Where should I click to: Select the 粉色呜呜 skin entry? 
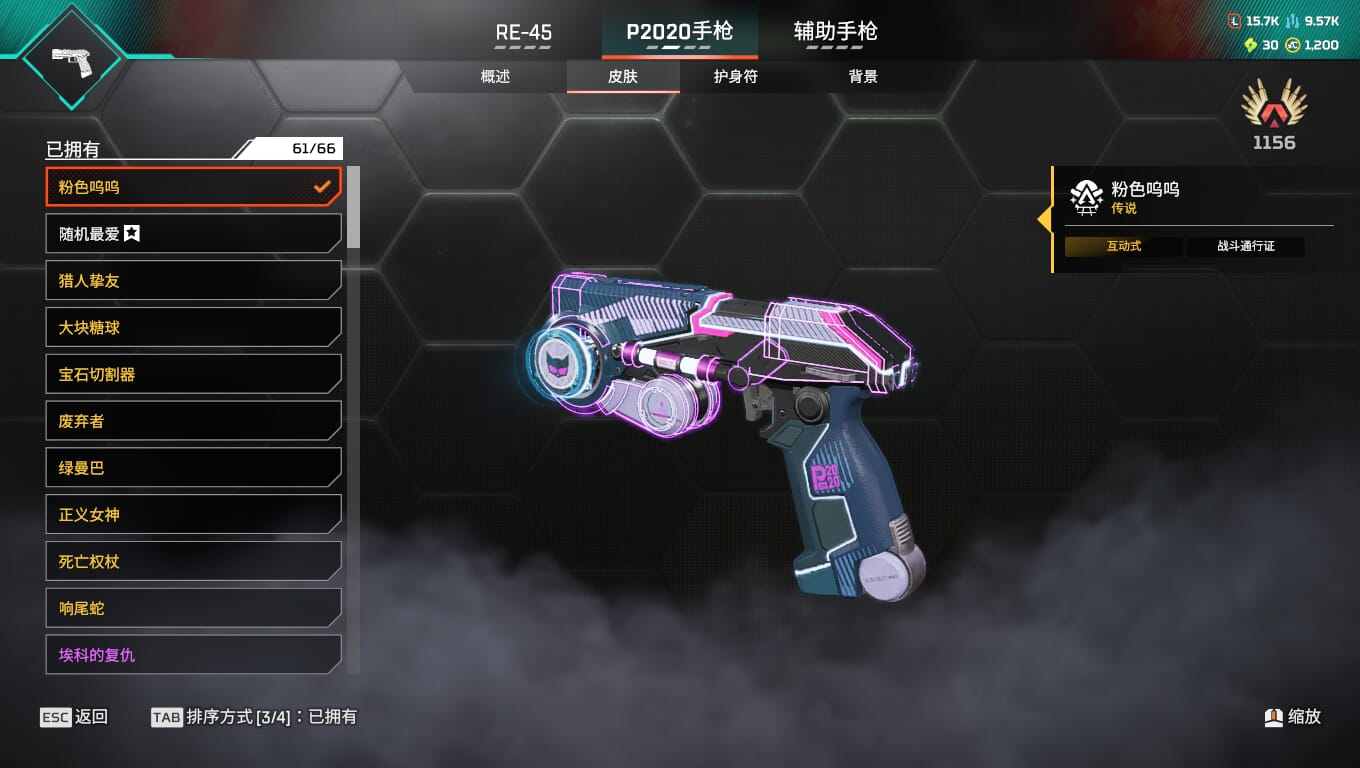193,187
